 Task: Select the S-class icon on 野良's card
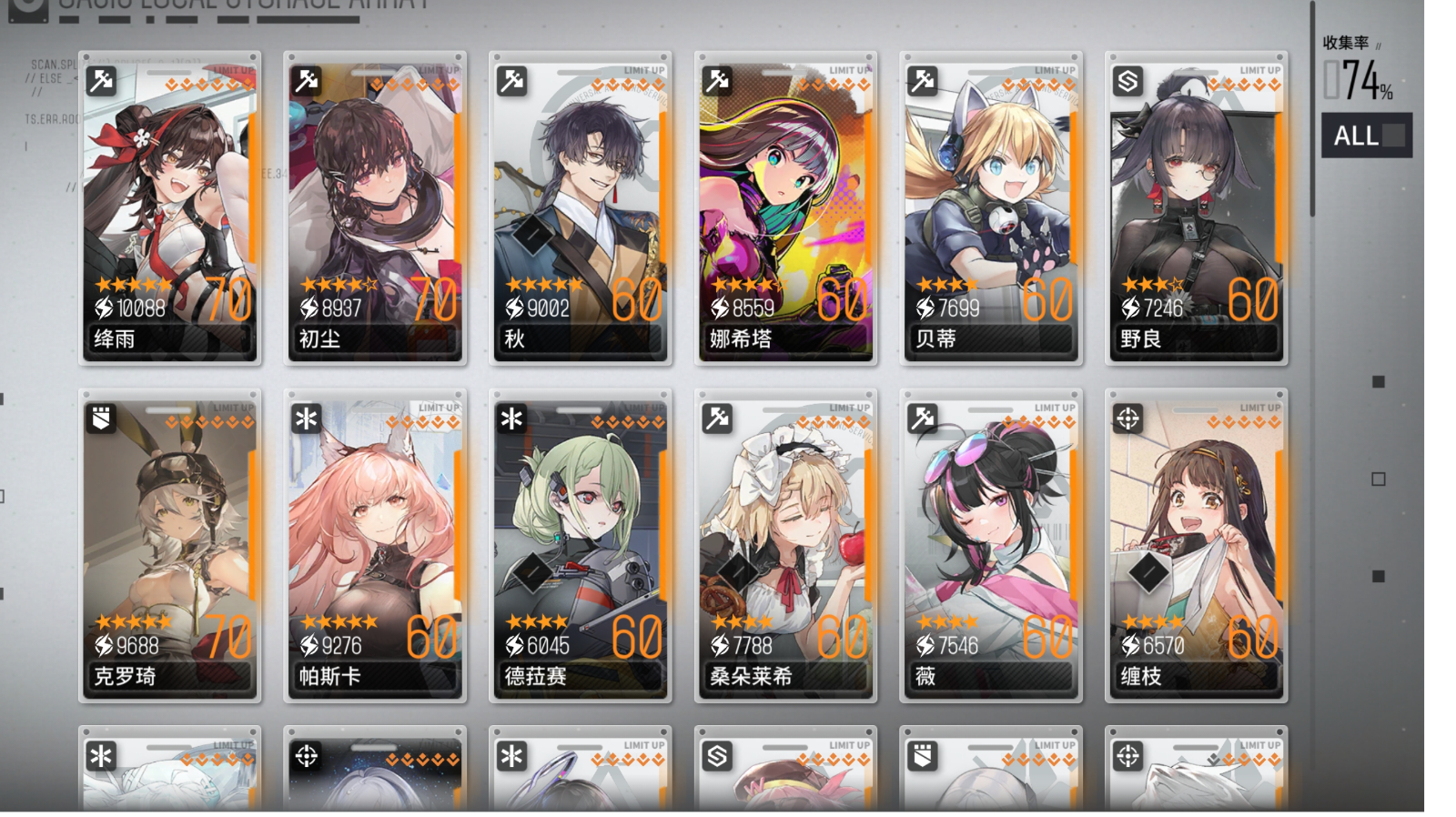click(1127, 81)
